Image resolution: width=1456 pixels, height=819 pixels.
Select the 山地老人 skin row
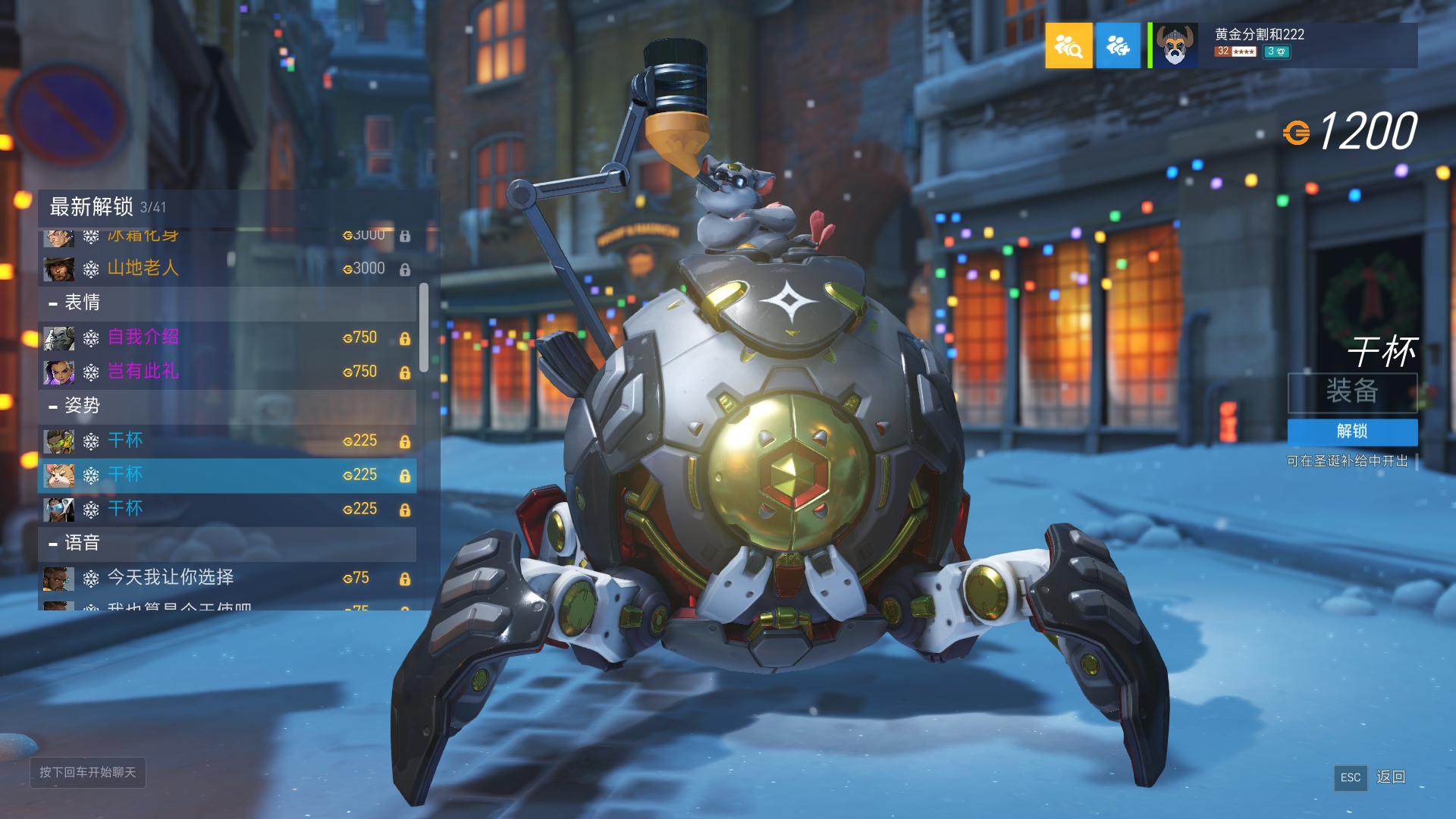point(227,268)
